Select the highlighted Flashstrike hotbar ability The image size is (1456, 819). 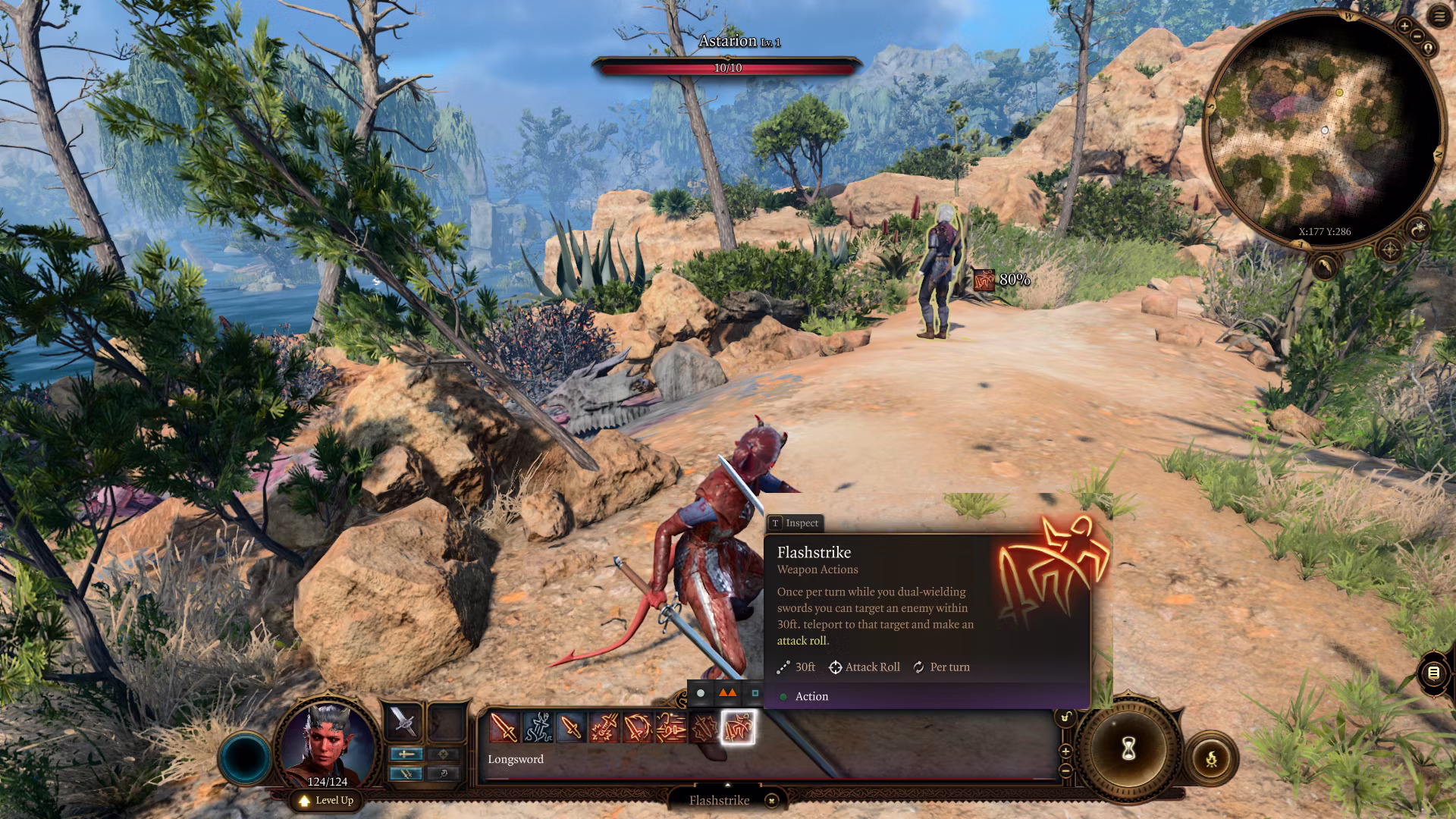(737, 727)
